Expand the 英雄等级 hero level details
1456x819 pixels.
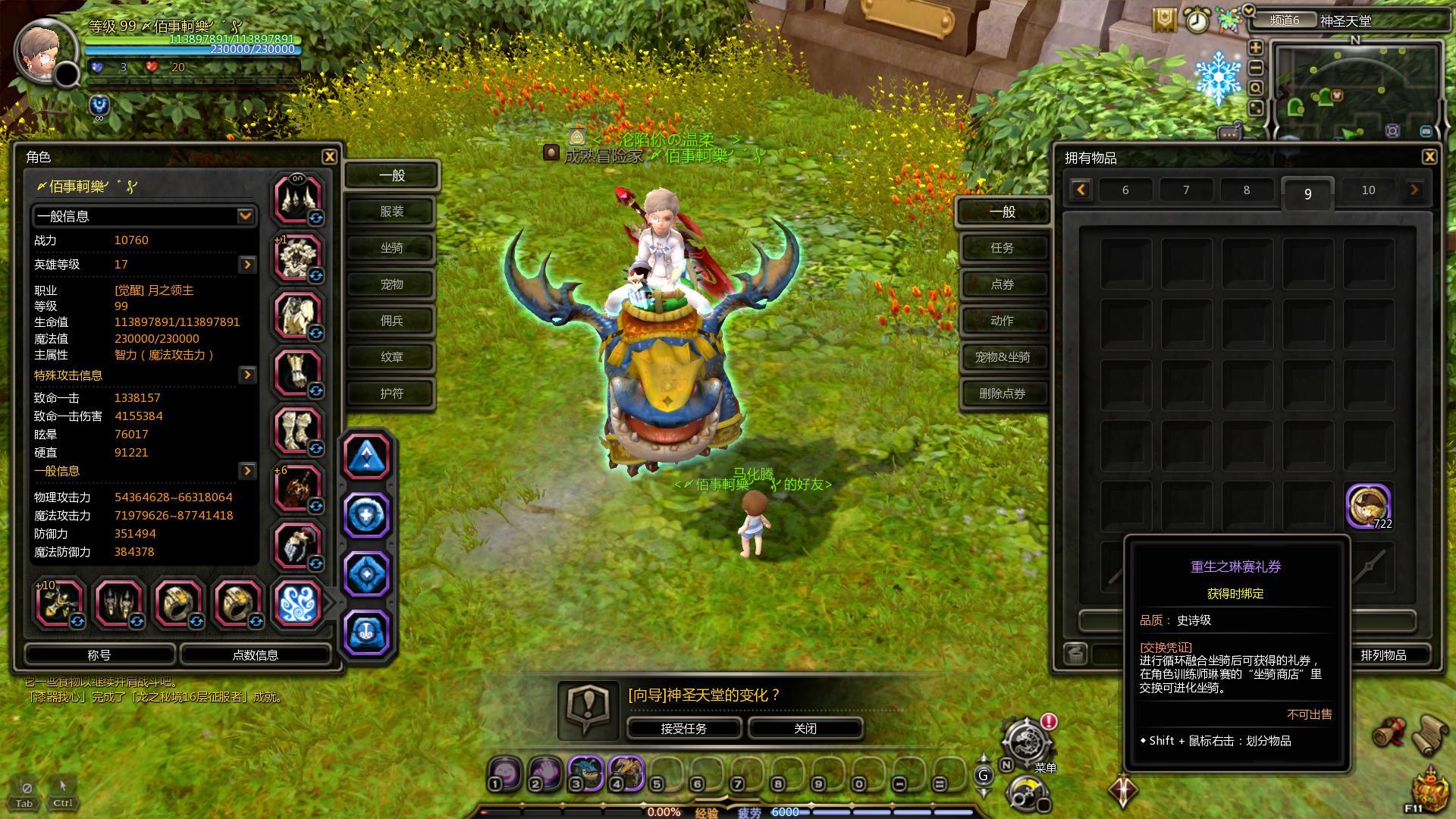click(x=247, y=265)
